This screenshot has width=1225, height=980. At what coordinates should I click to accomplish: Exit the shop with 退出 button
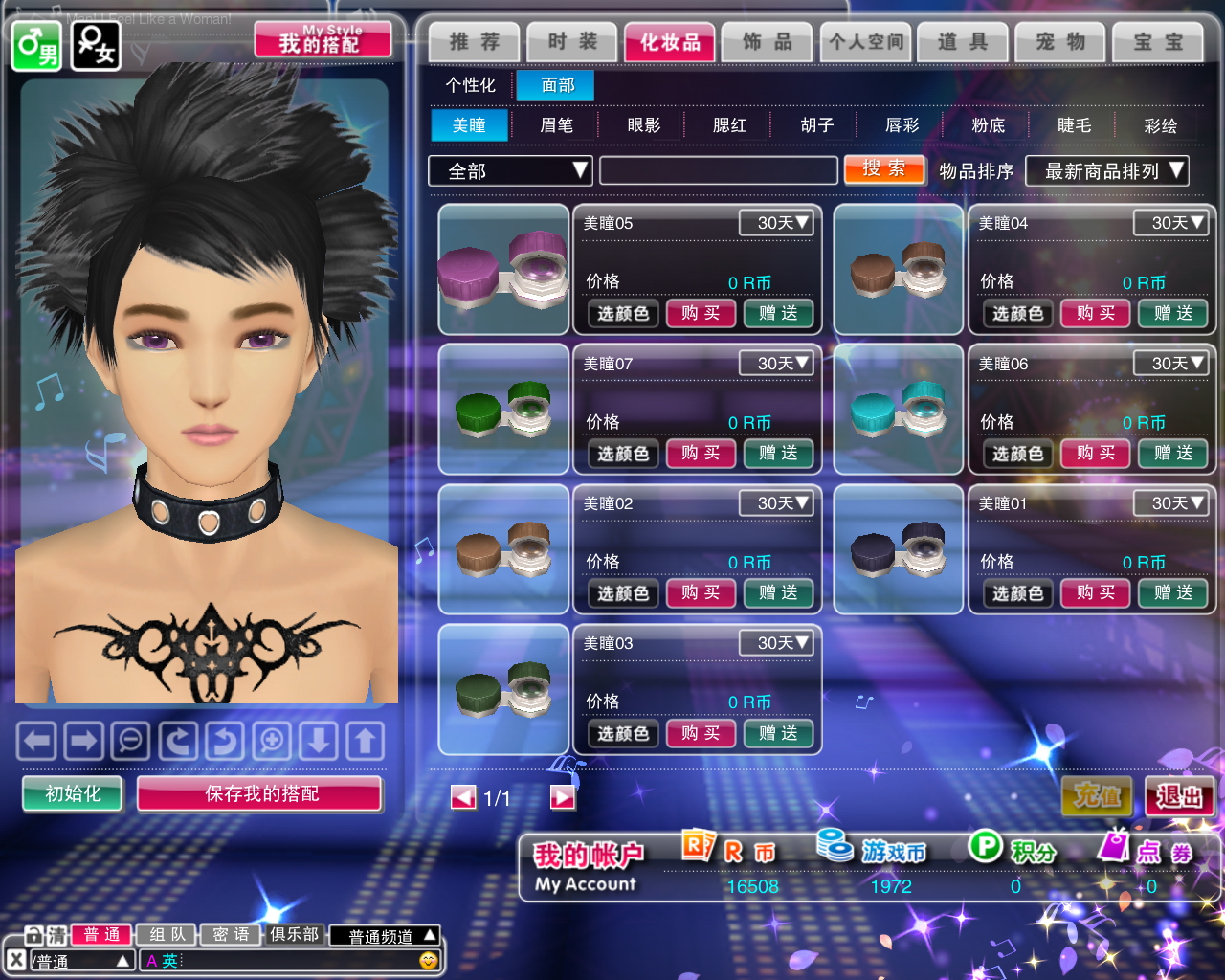click(x=1179, y=796)
